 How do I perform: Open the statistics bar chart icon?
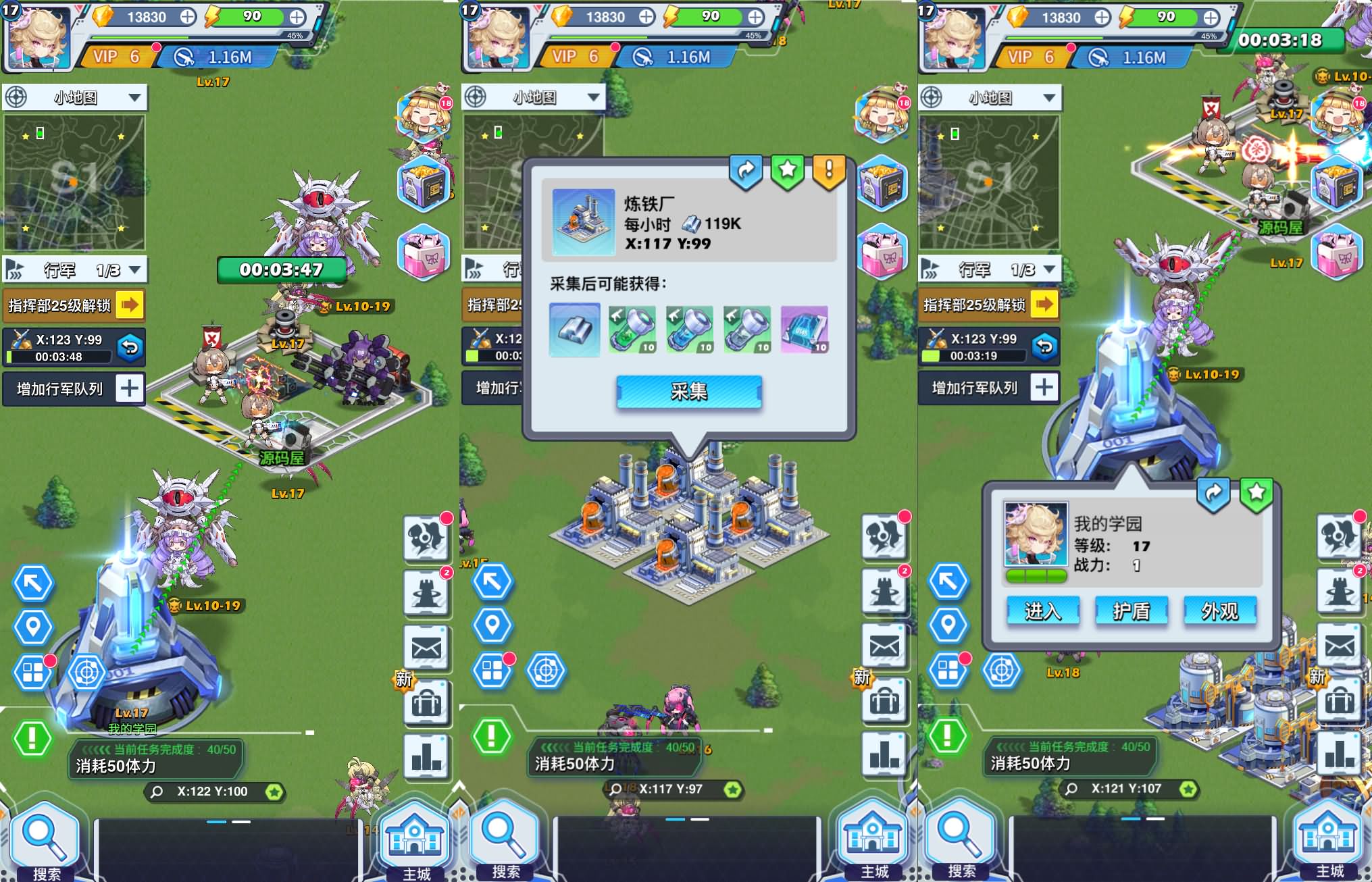tap(426, 756)
